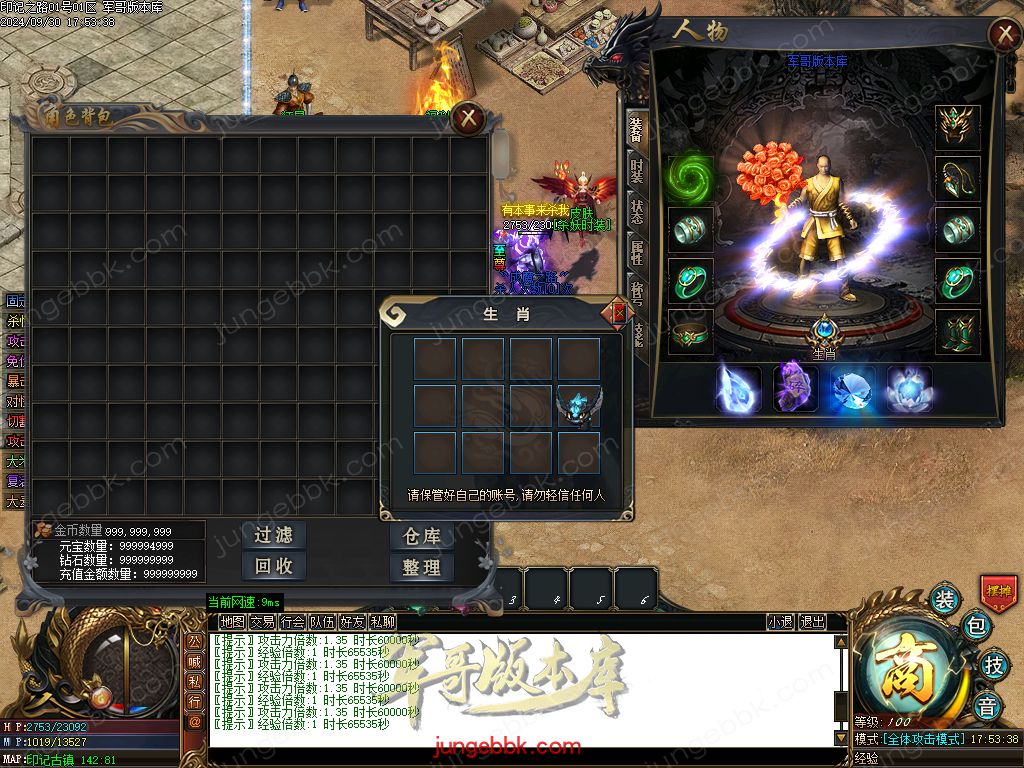
Task: Select the blue diamond gem slot
Action: coord(853,389)
